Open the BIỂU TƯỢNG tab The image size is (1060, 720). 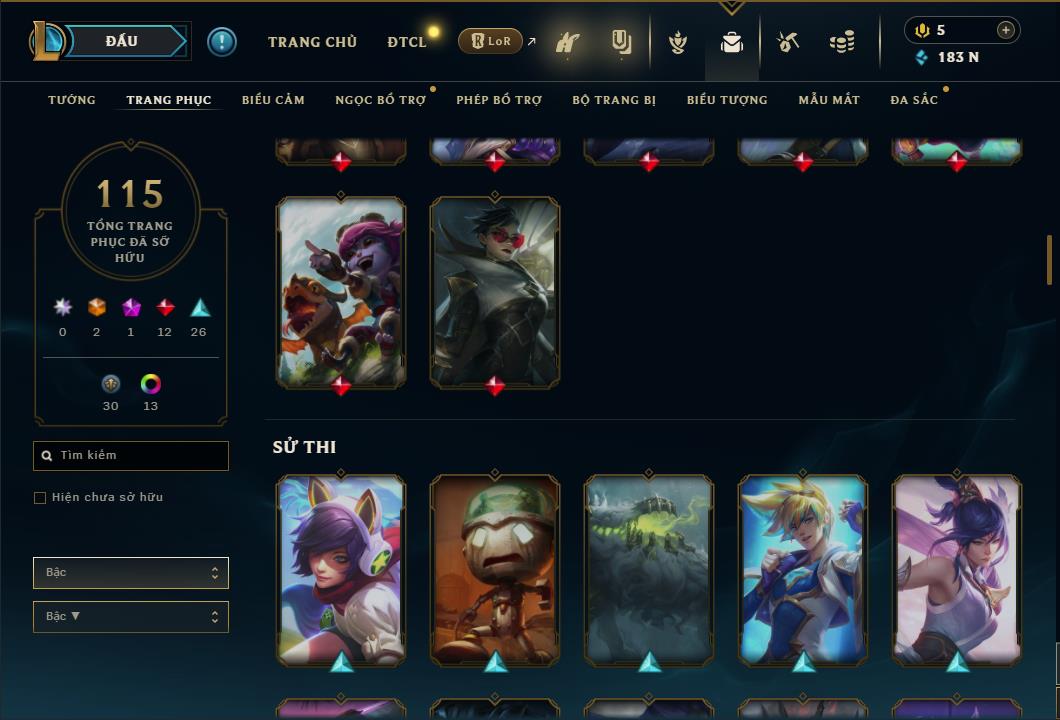click(x=727, y=100)
